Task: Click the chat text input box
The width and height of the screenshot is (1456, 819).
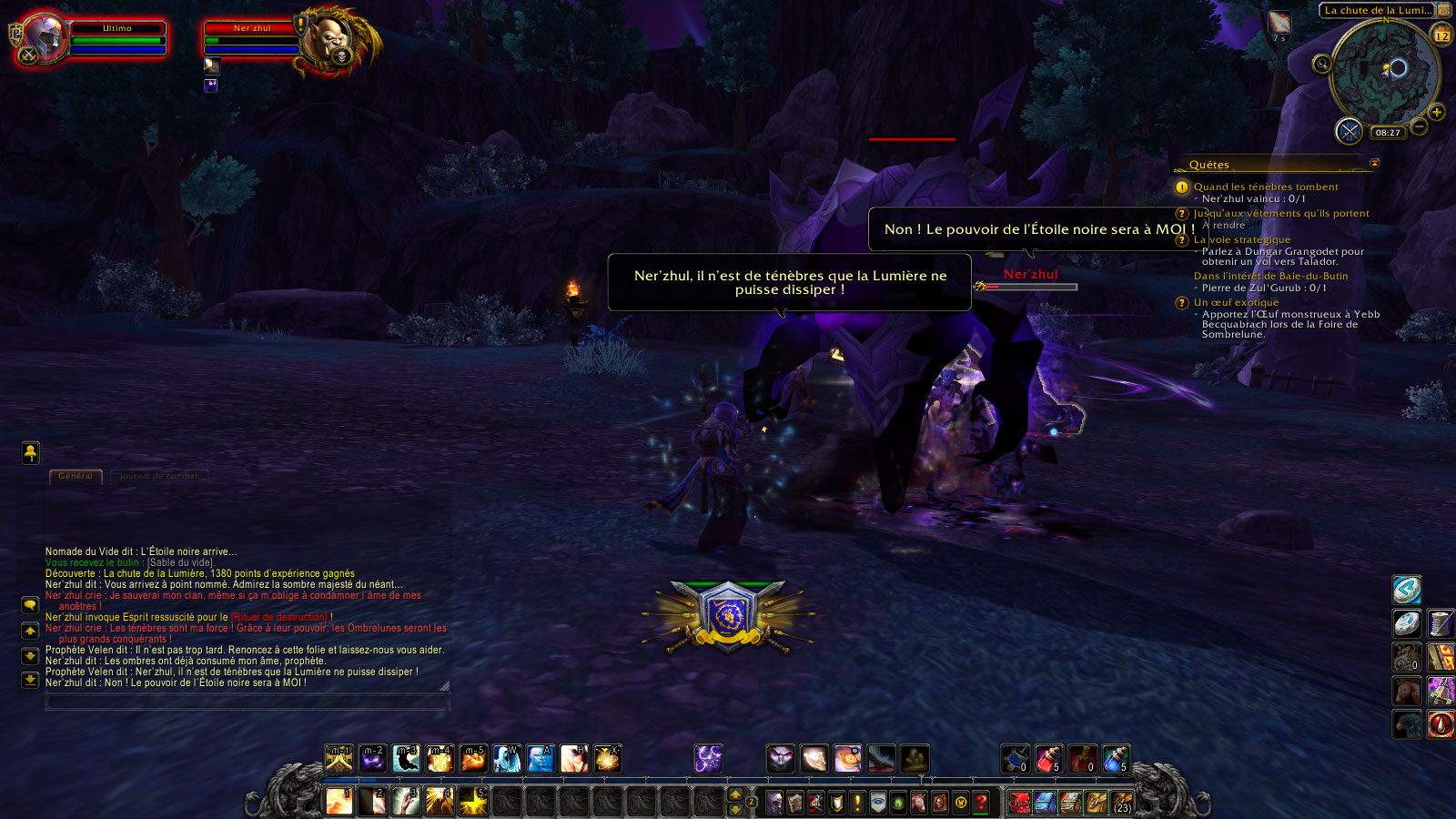Action: [x=247, y=702]
